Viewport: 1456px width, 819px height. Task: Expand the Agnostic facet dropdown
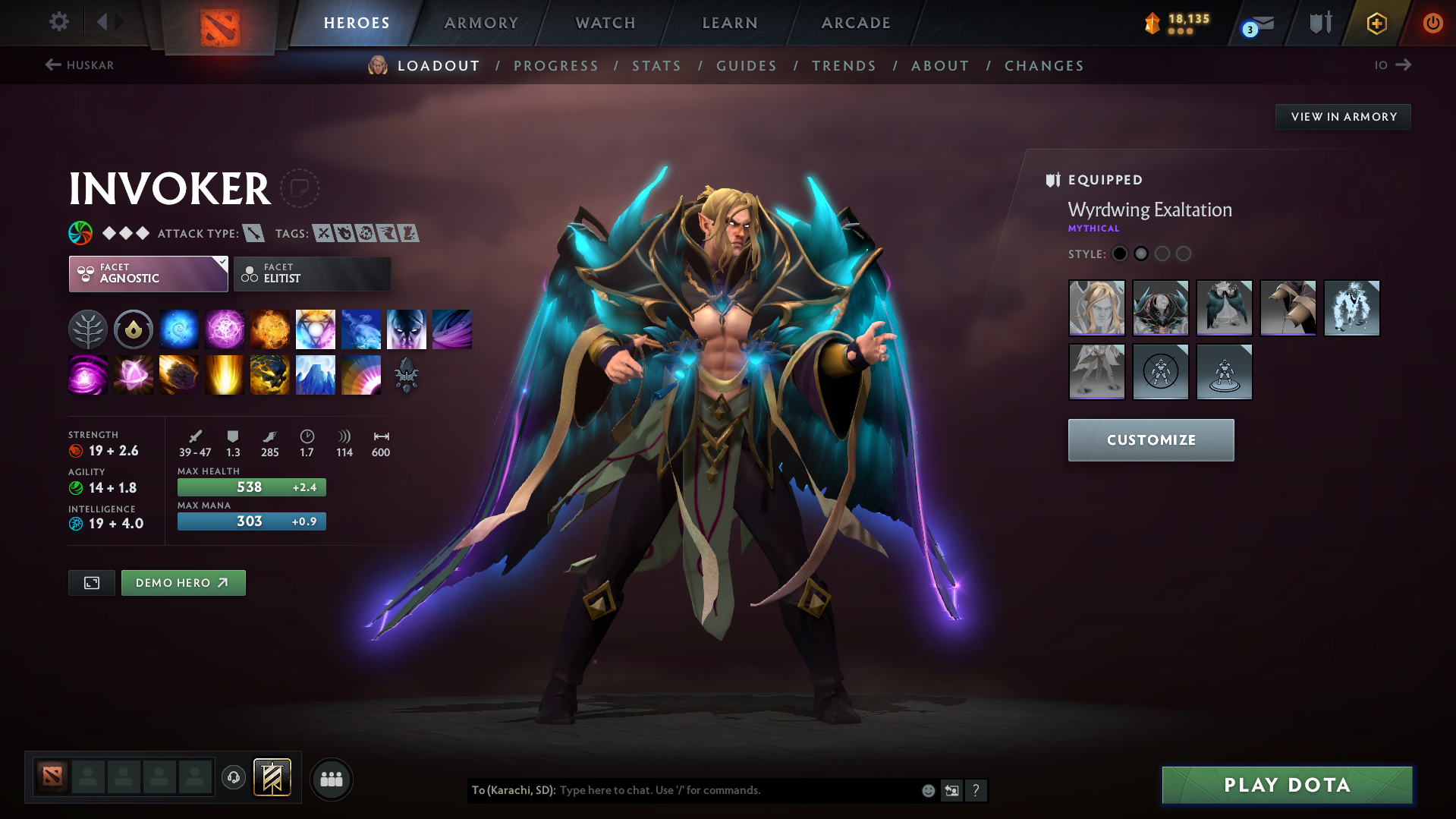tap(148, 273)
